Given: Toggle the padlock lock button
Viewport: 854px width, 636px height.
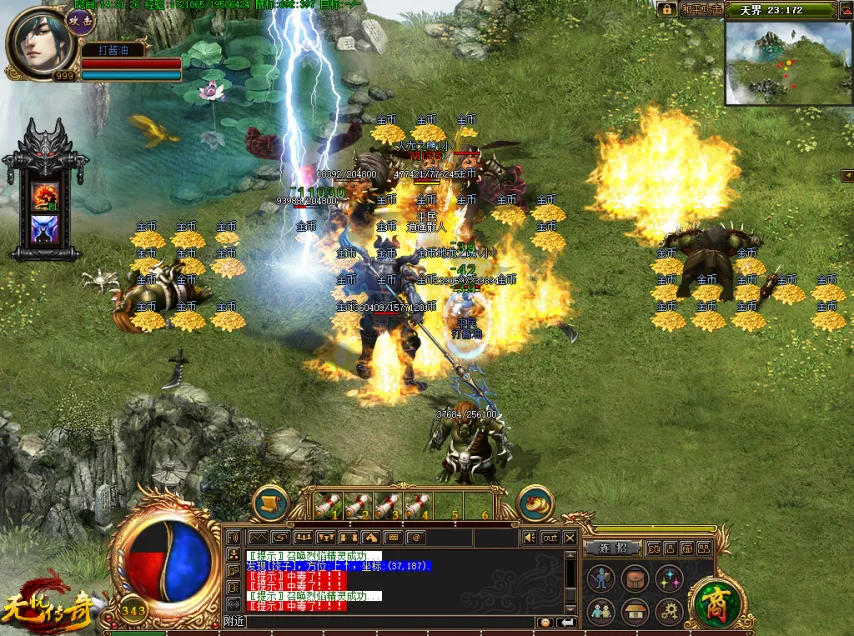Looking at the screenshot, I should (x=667, y=9).
